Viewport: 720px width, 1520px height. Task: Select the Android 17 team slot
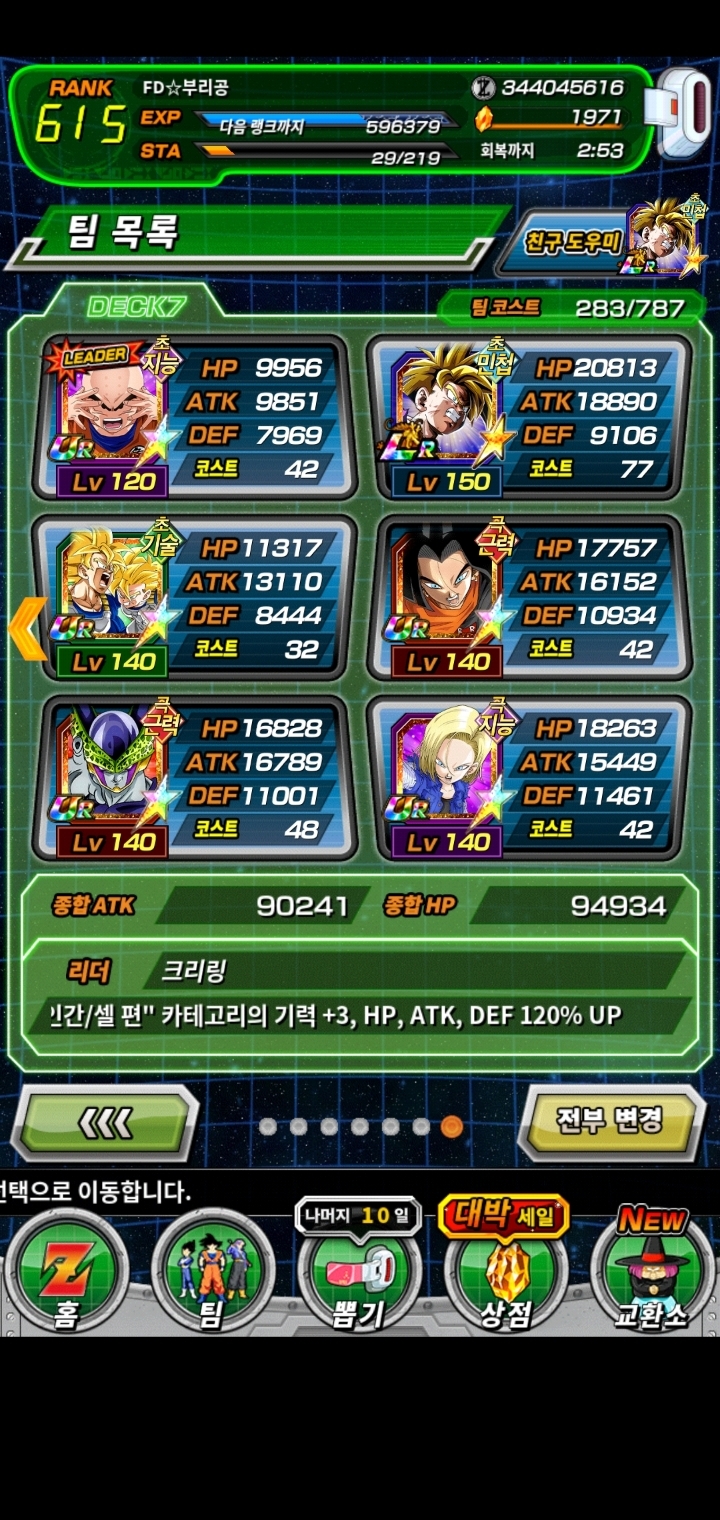[528, 598]
